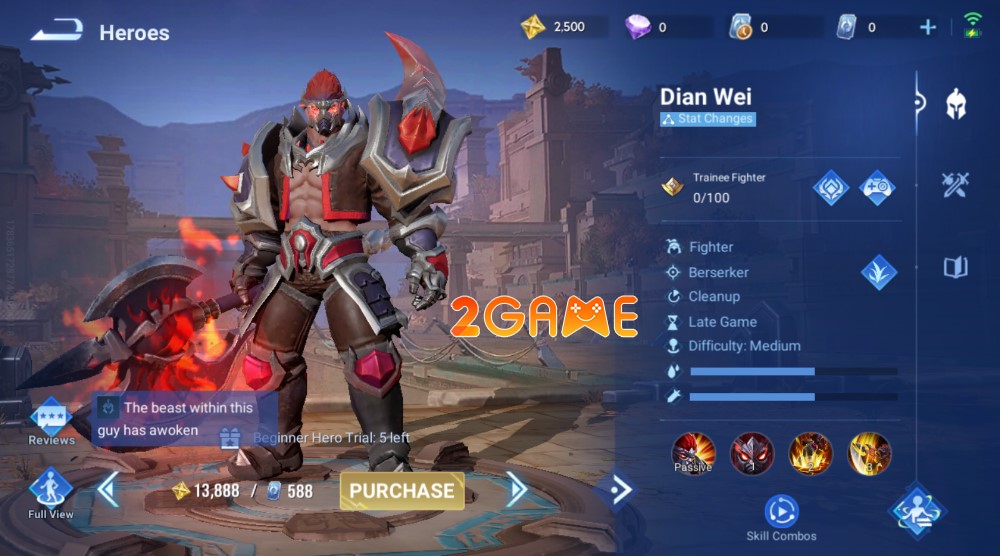Select Dian Wei's skill 3 icon

(x=869, y=453)
